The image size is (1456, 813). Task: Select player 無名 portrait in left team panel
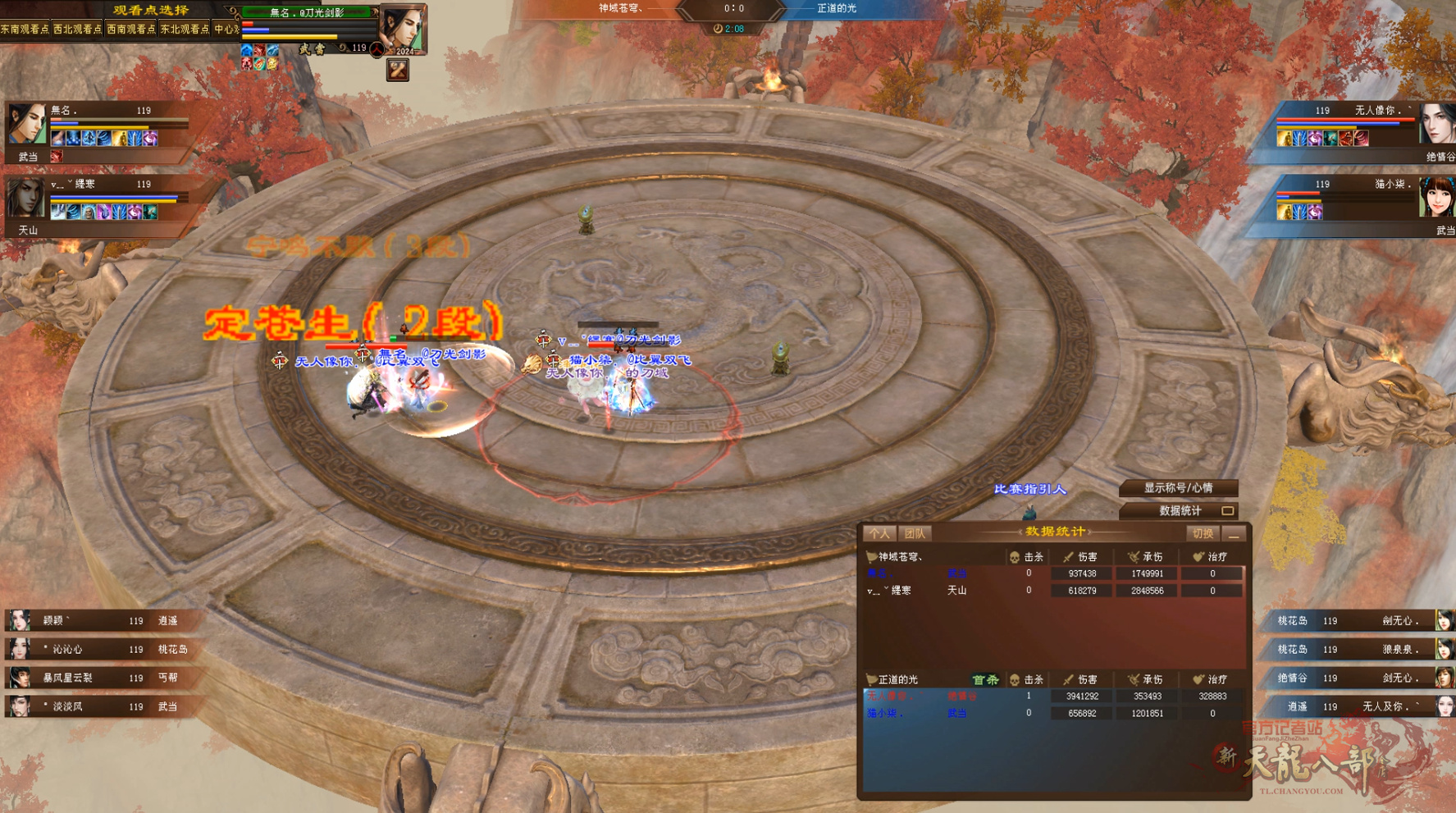coord(26,125)
